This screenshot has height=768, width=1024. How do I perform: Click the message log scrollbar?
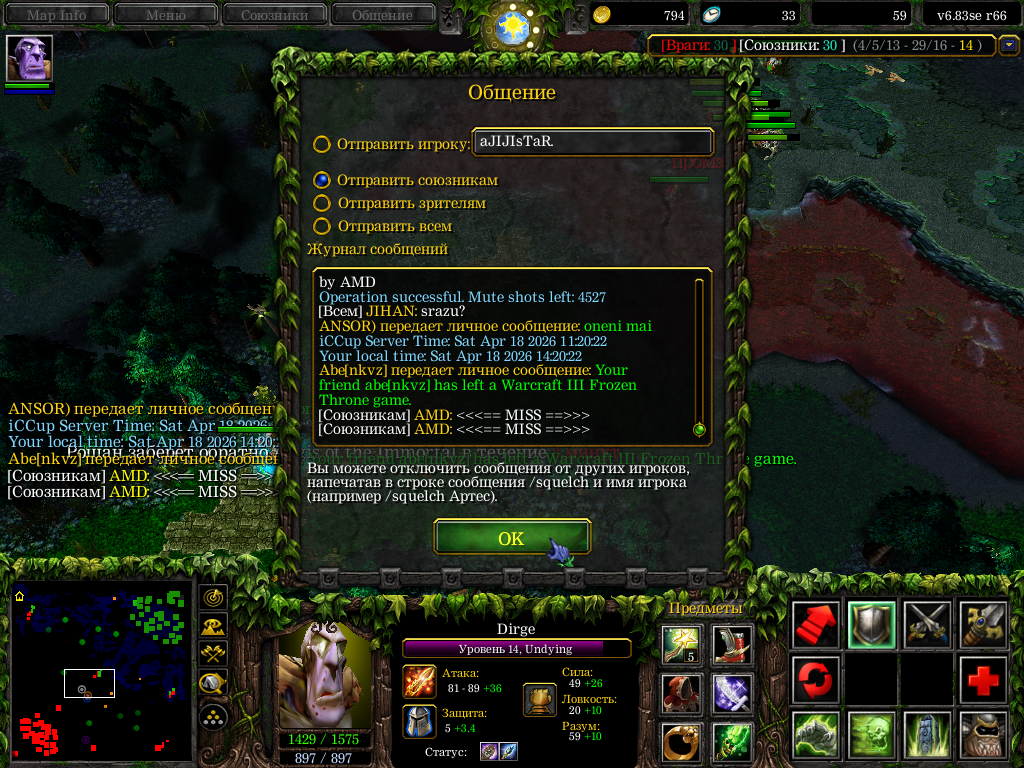(699, 355)
